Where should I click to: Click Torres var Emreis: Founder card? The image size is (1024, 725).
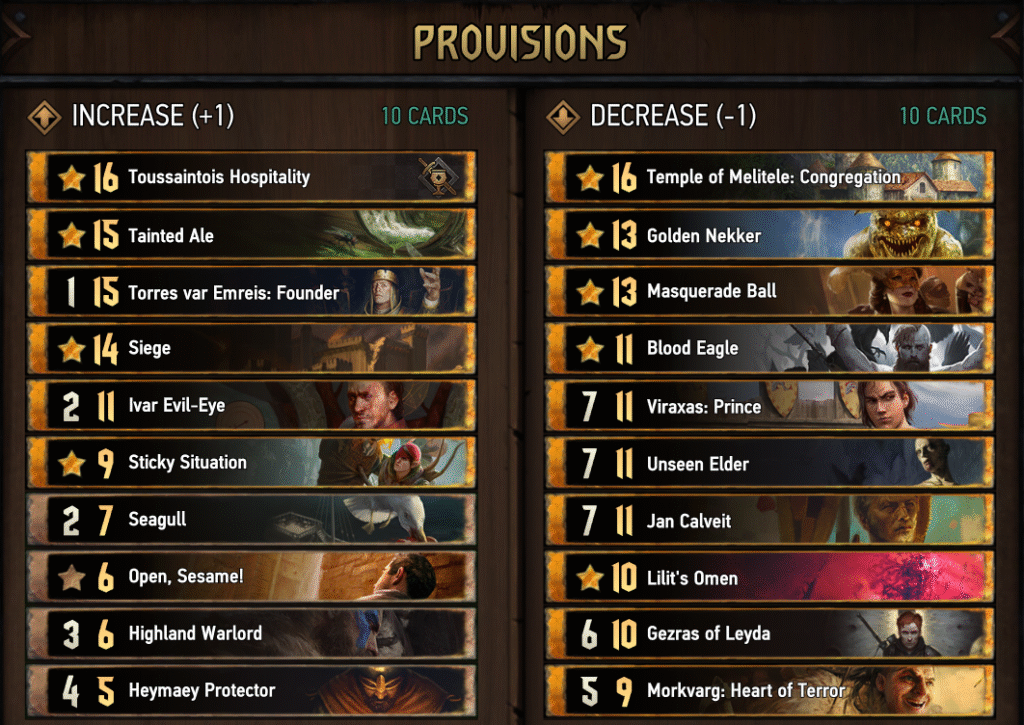[x=250, y=293]
